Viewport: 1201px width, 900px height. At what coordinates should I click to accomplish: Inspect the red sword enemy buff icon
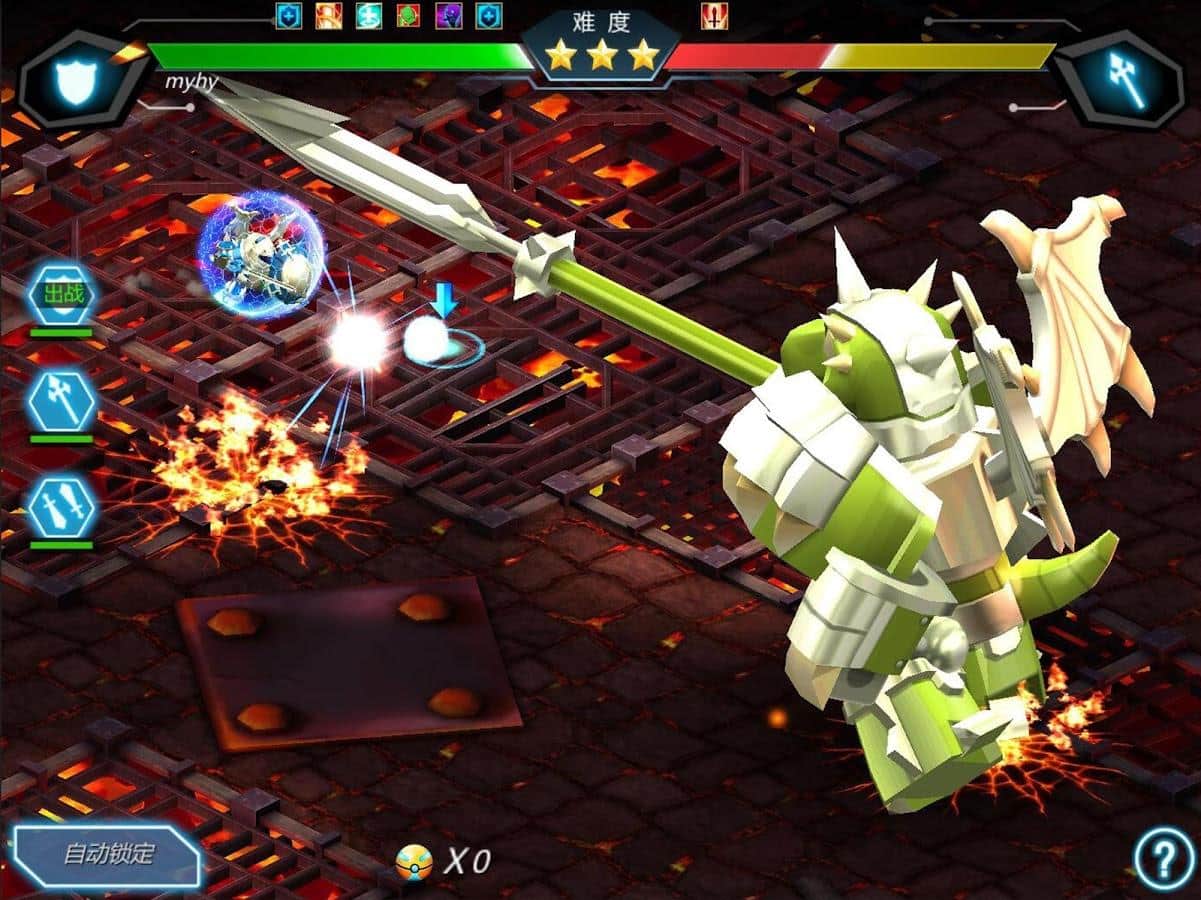click(x=714, y=16)
